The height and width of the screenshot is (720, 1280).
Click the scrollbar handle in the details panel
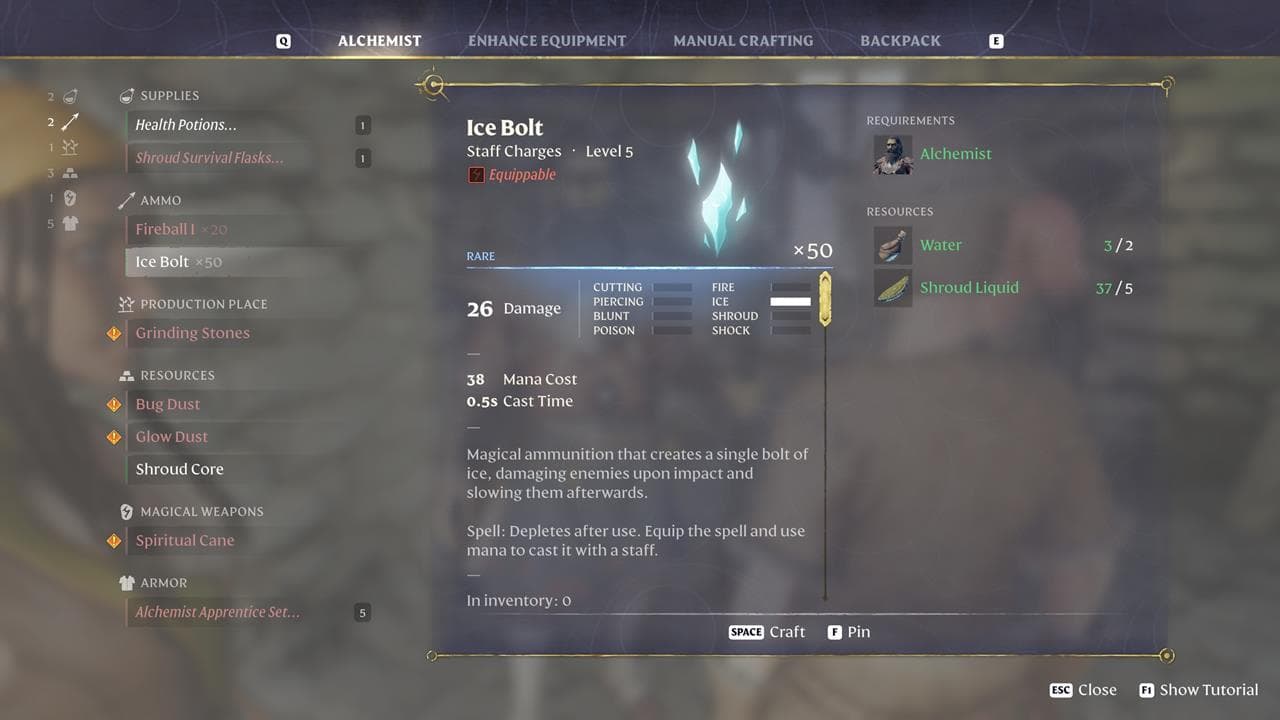[x=824, y=298]
